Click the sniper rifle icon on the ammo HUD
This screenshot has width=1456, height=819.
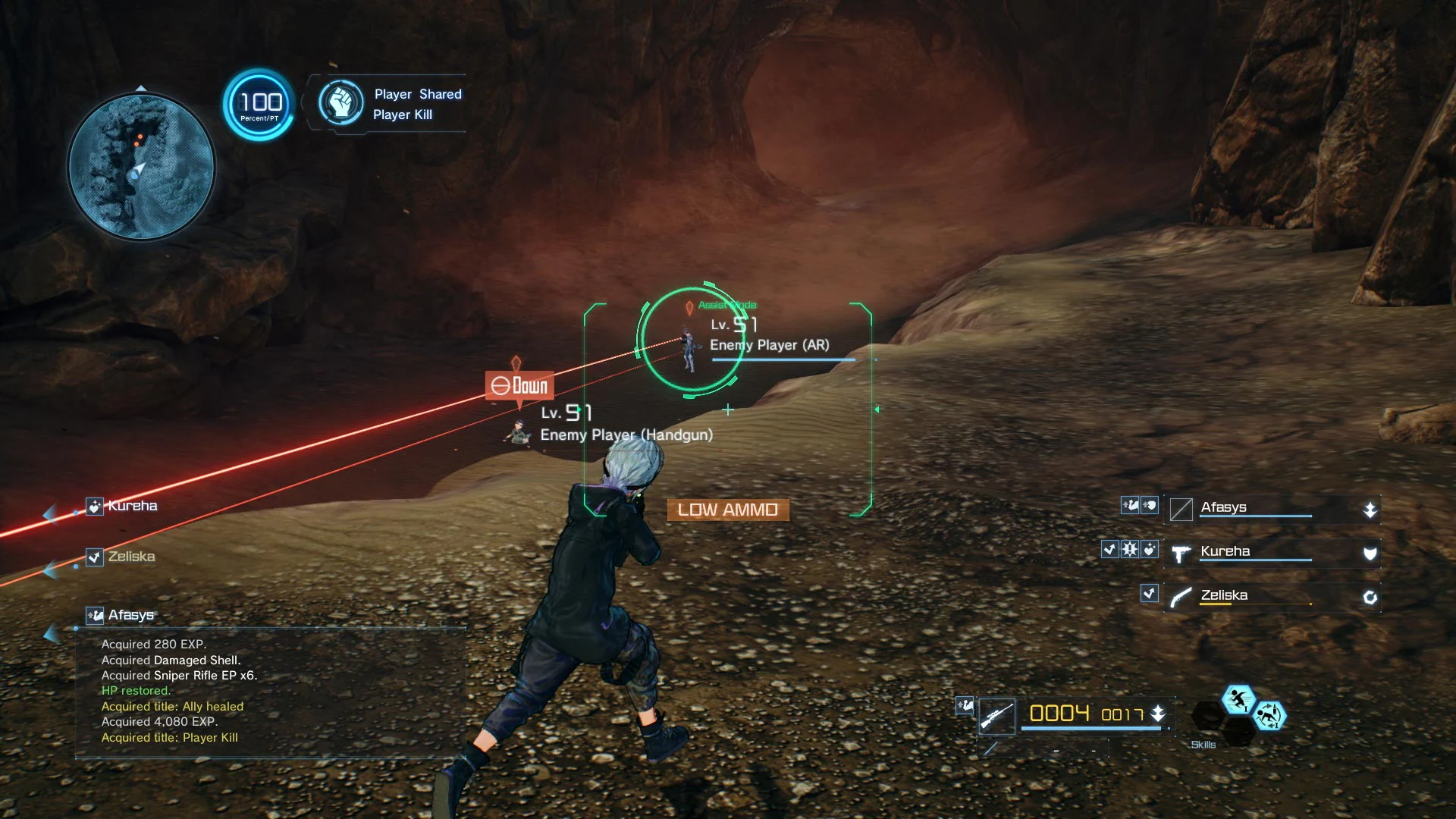(x=997, y=716)
